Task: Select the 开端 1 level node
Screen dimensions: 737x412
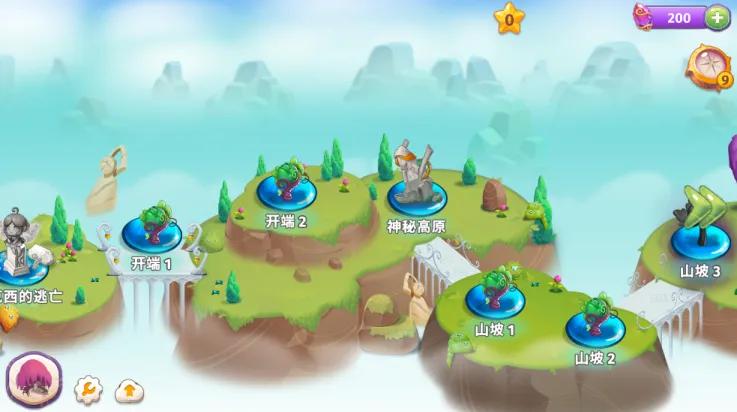Action: point(152,233)
